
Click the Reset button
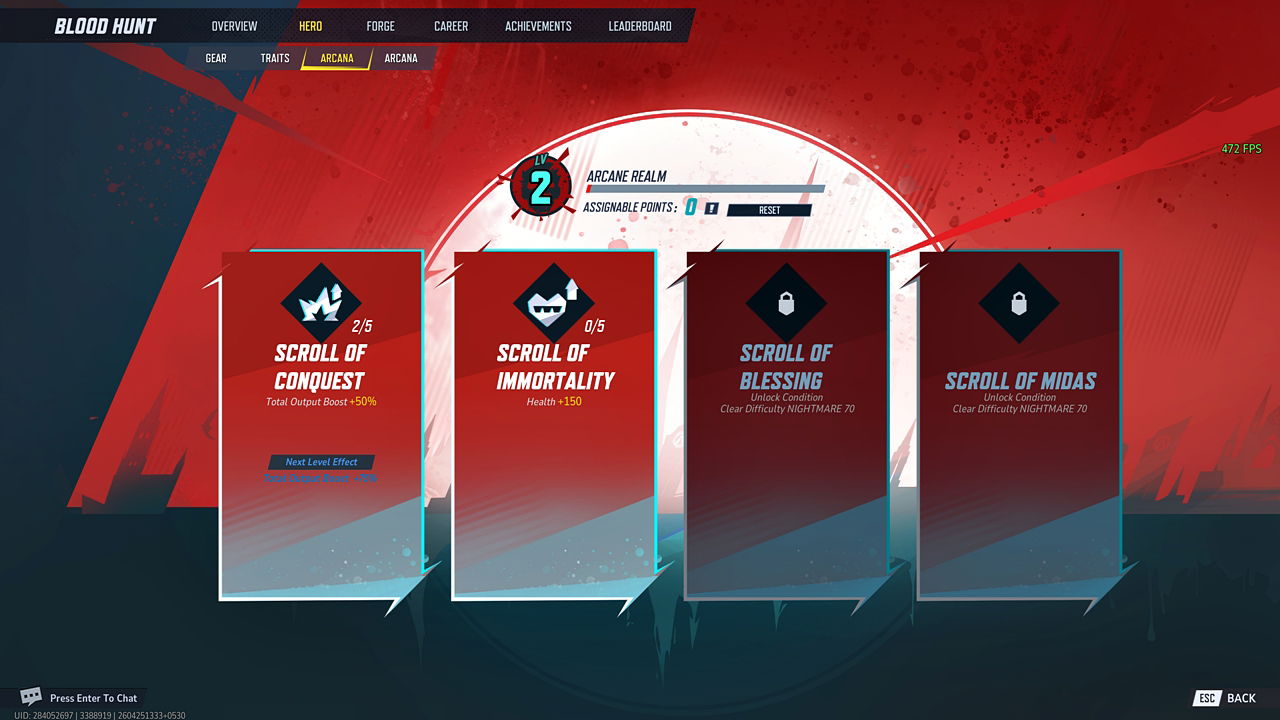click(768, 210)
